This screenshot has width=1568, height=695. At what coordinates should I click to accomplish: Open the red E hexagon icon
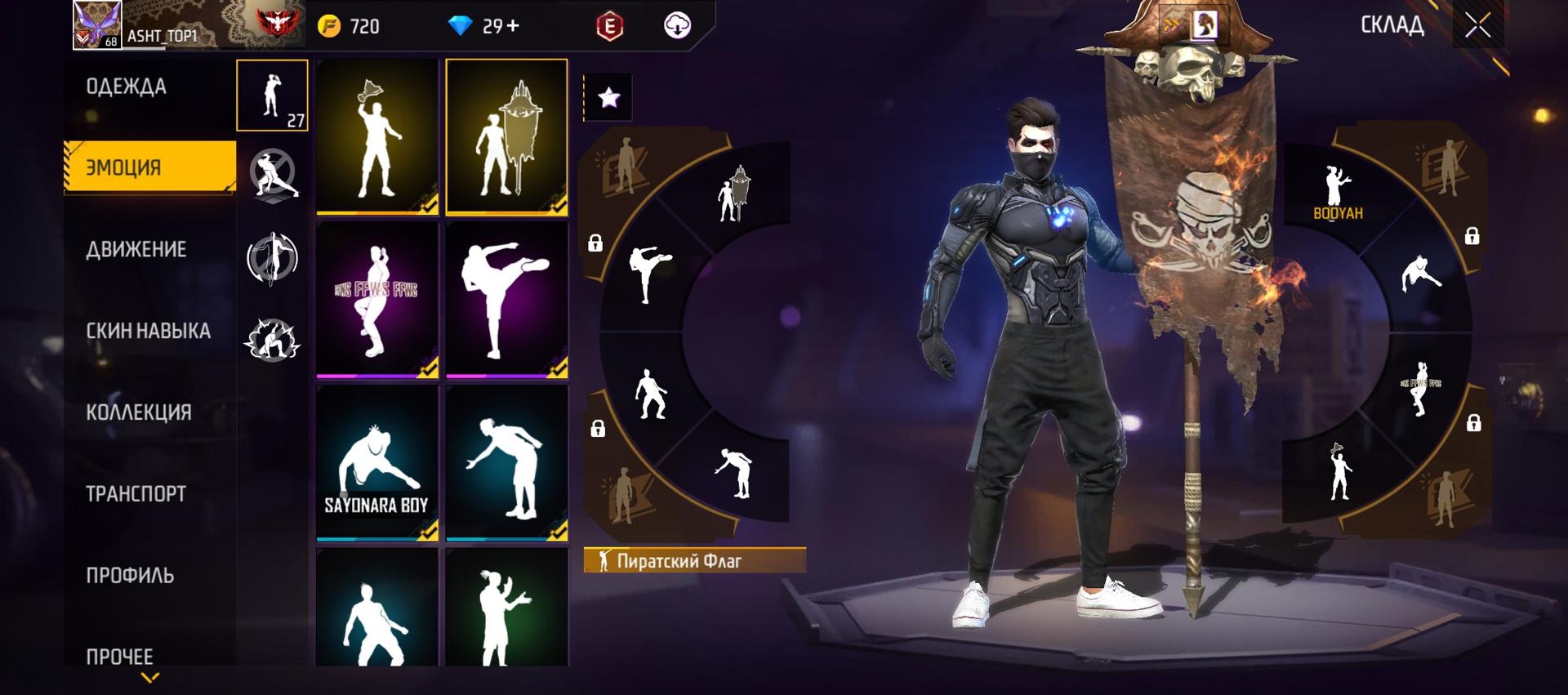(609, 26)
